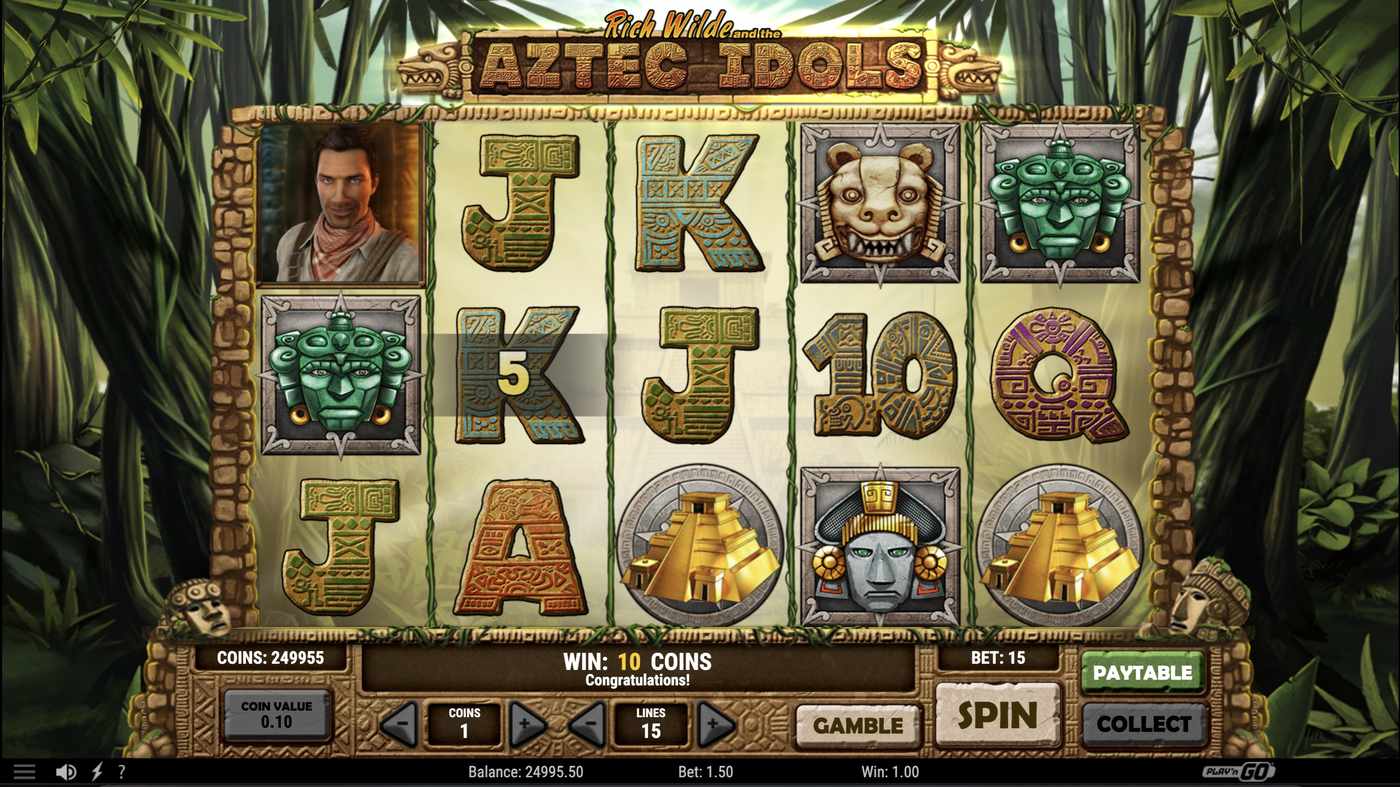Open the question mark help
1400x787 pixels.
click(122, 772)
